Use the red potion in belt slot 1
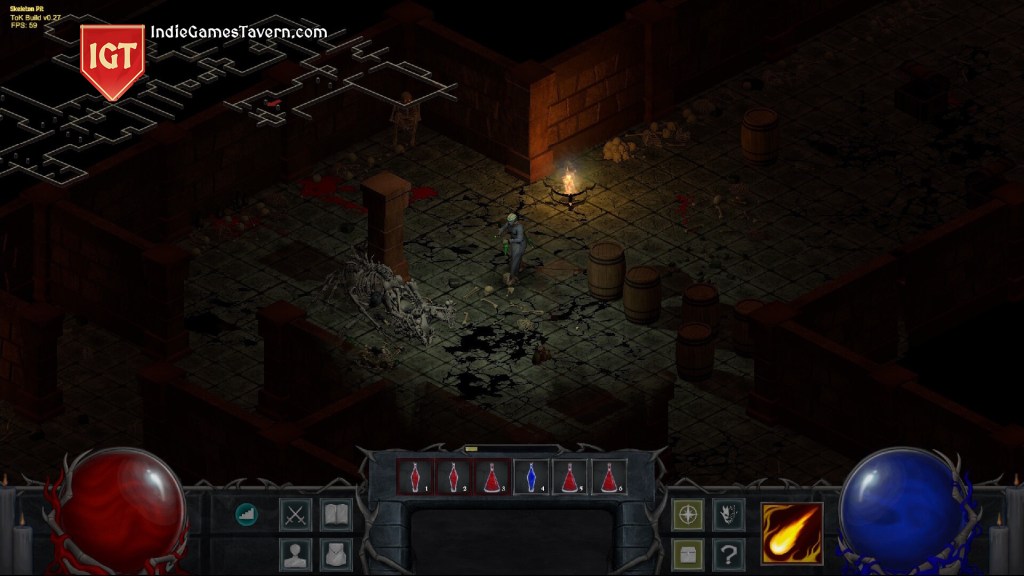1024x576 pixels. coord(415,478)
